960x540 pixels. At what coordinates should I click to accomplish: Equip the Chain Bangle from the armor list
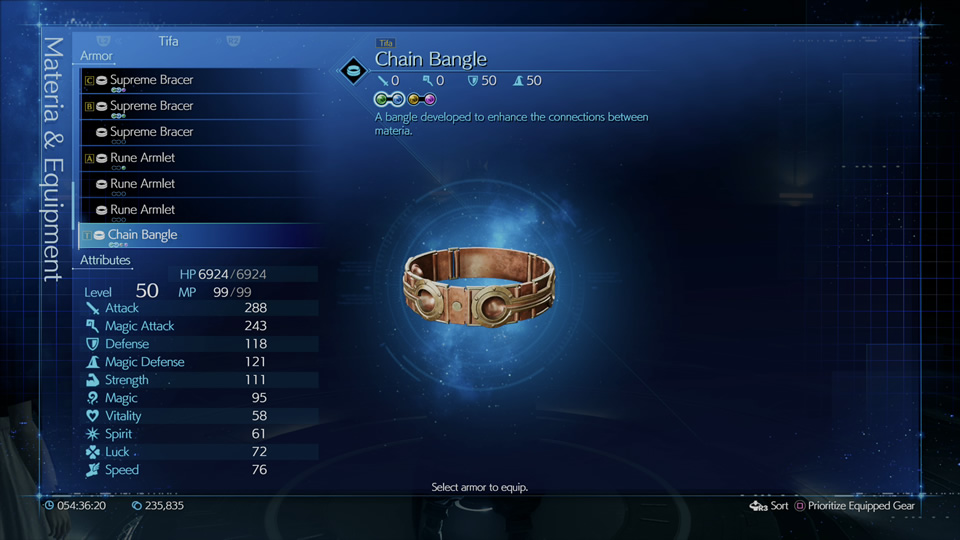coord(142,235)
